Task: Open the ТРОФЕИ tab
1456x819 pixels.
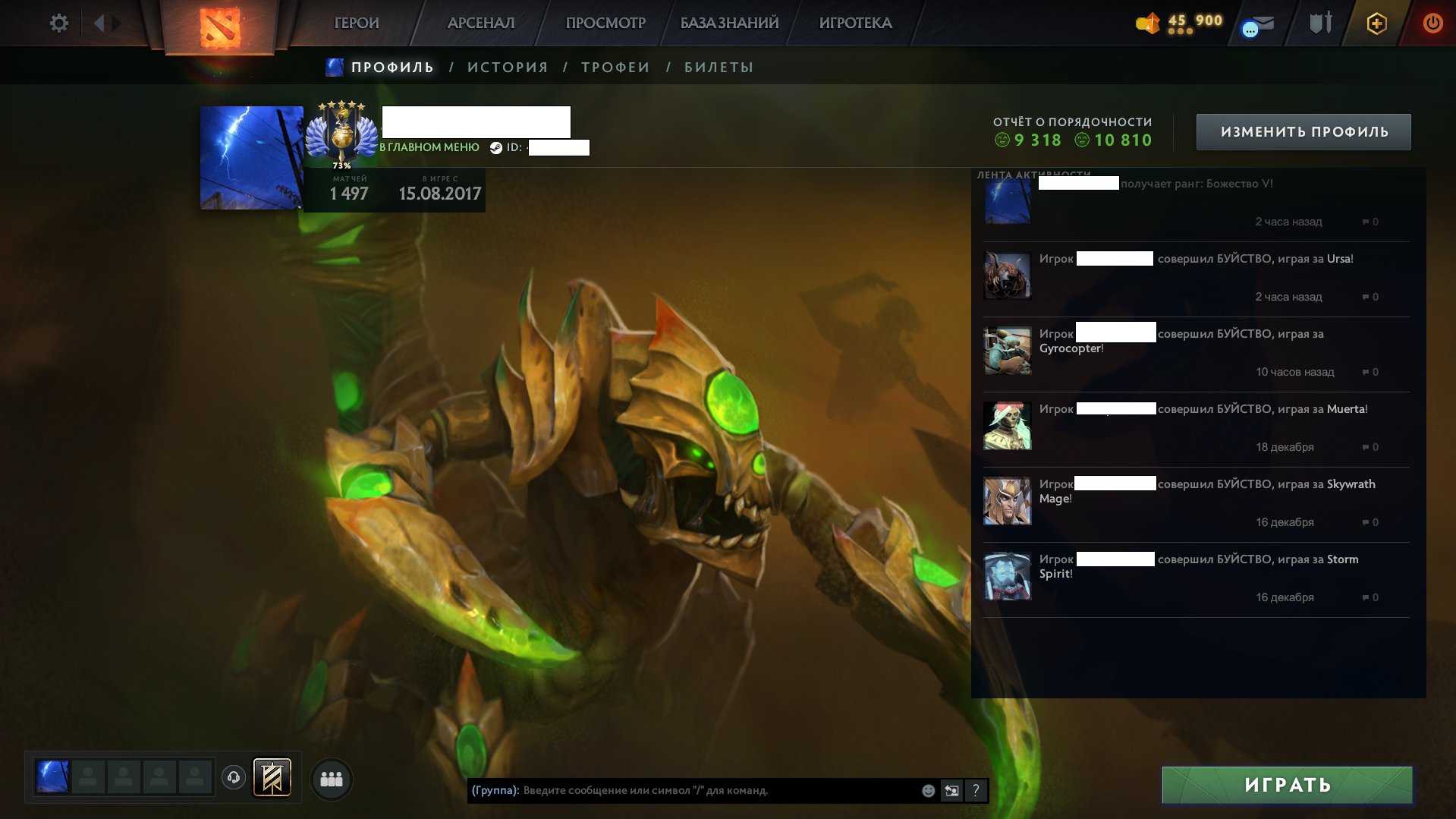Action: (x=613, y=67)
